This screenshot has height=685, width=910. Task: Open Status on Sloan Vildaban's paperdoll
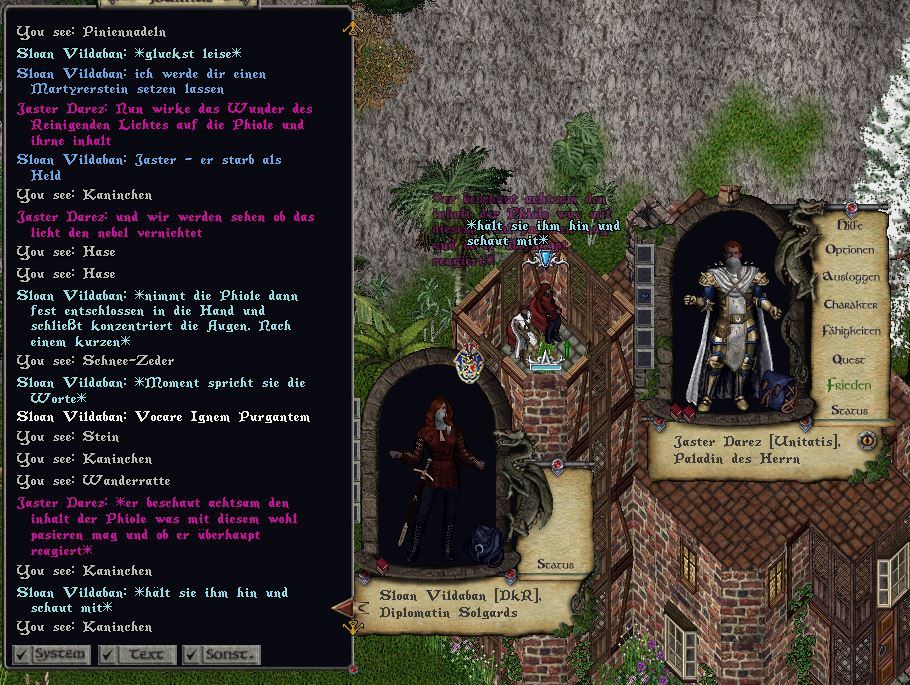tap(555, 565)
